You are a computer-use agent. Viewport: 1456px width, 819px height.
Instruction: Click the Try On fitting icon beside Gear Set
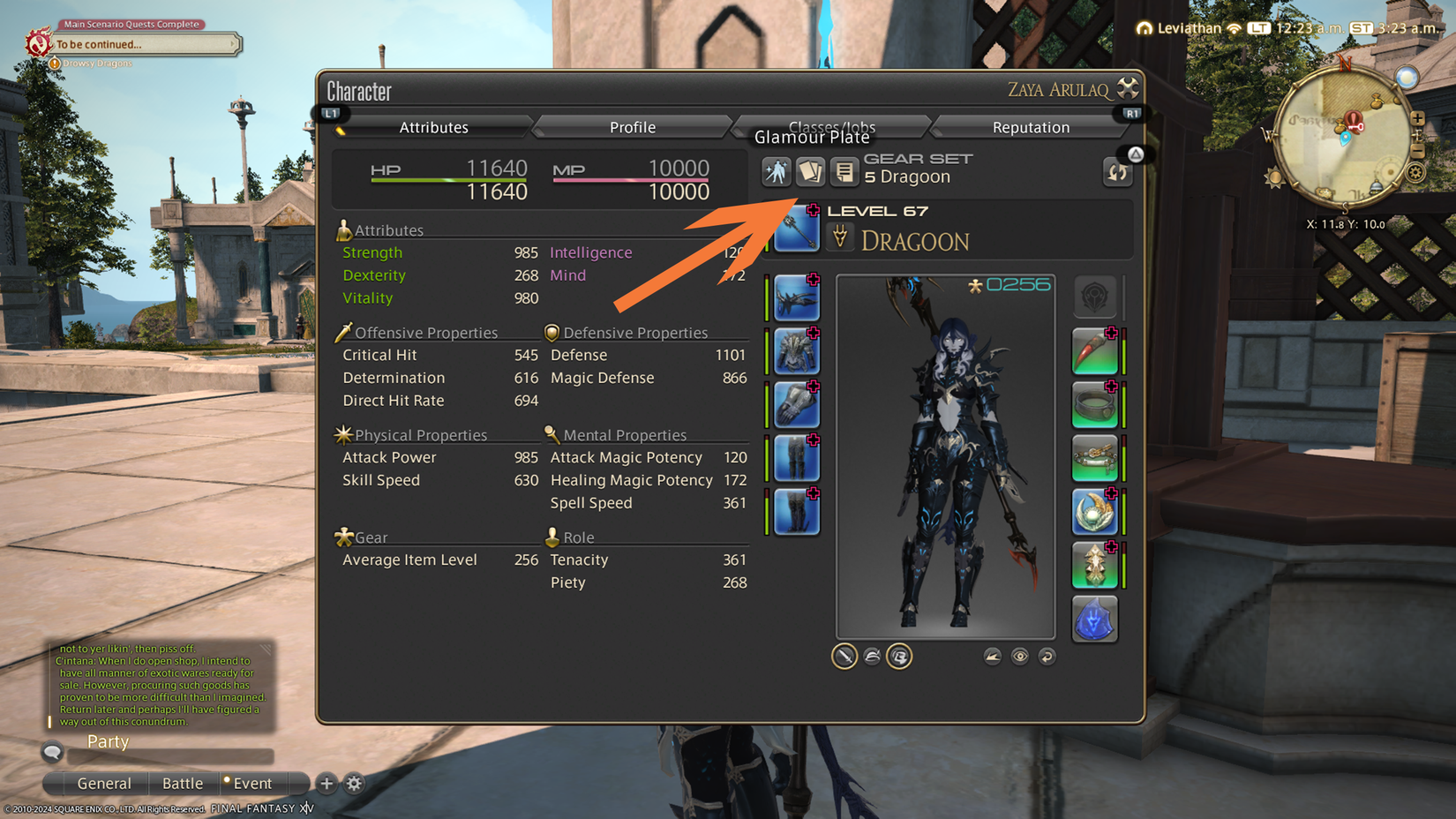click(x=777, y=172)
